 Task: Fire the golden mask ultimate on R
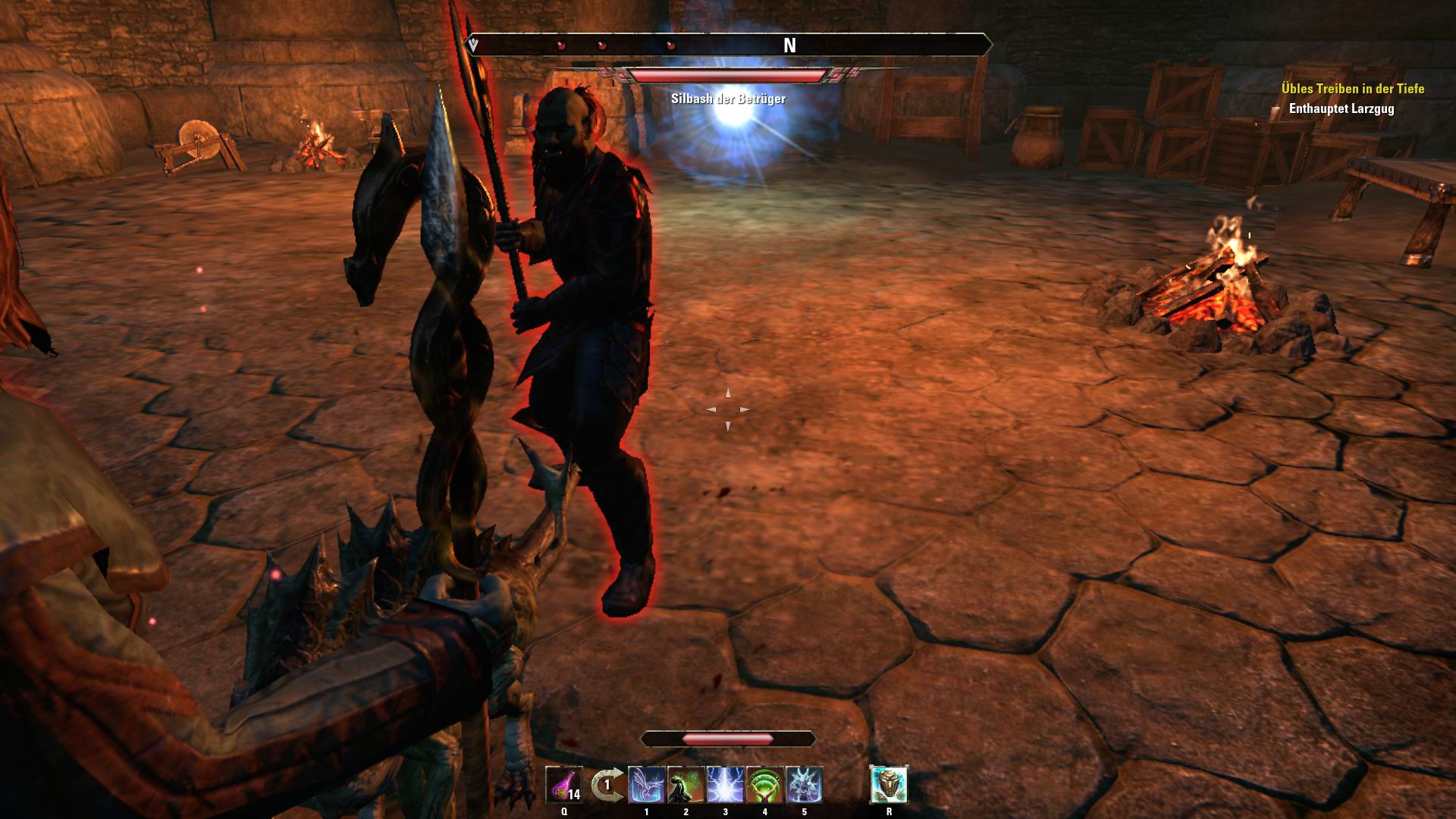coord(890,785)
